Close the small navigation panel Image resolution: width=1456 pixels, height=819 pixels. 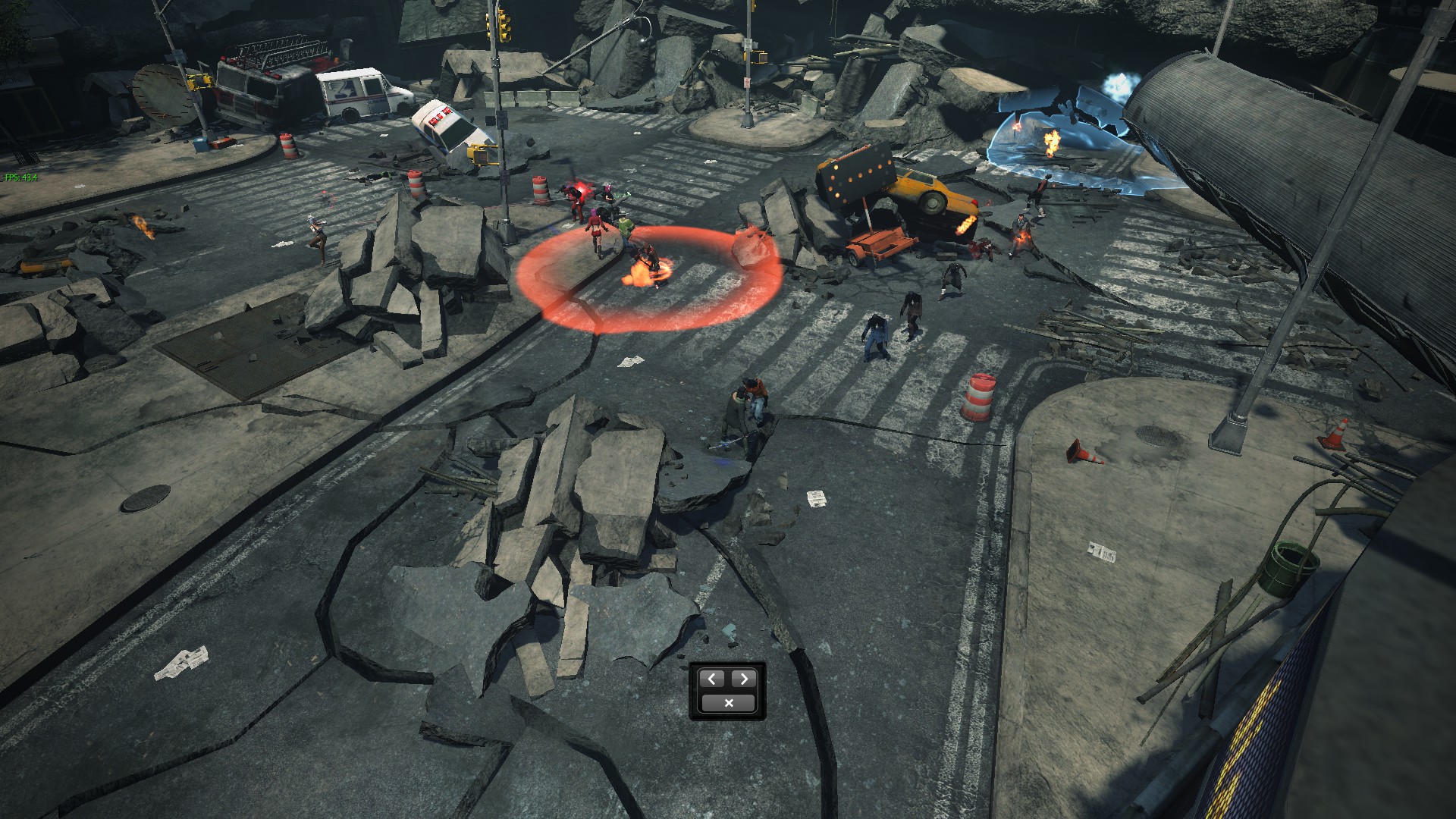[728, 703]
